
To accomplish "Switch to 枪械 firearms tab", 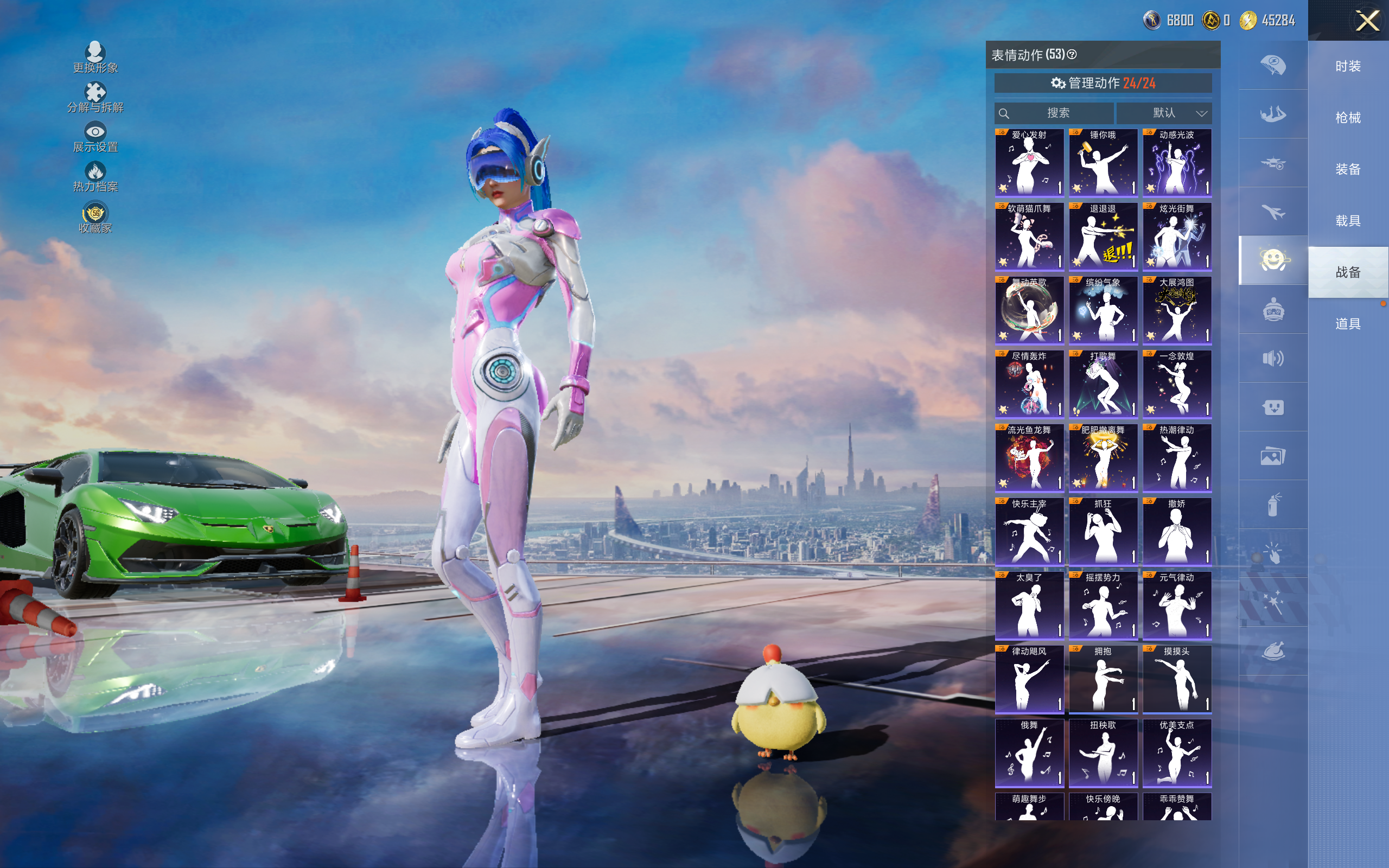I will (x=1348, y=118).
